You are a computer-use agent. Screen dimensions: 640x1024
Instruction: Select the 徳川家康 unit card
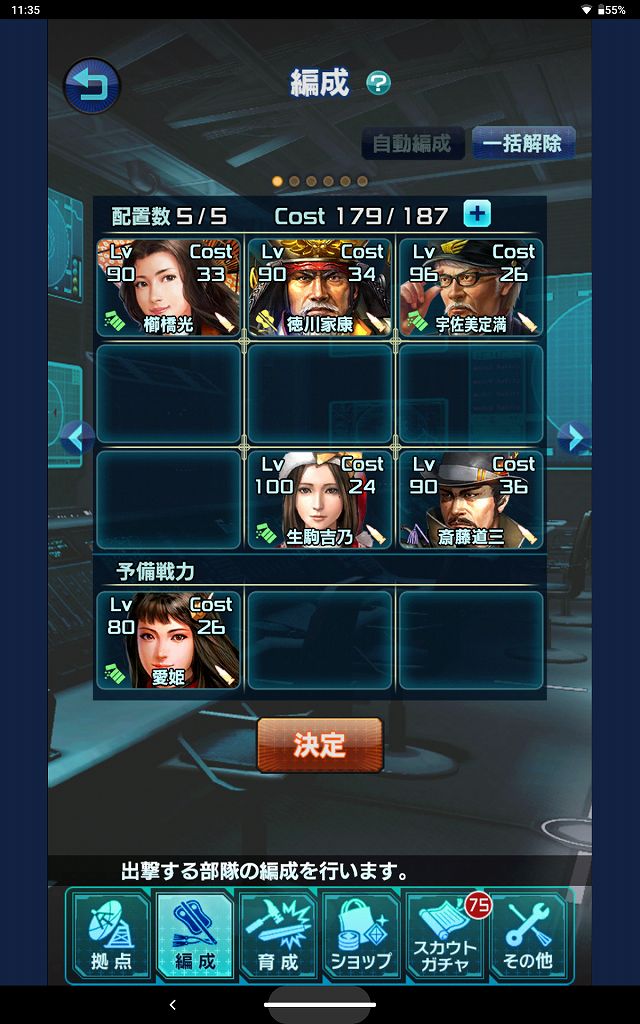[319, 287]
